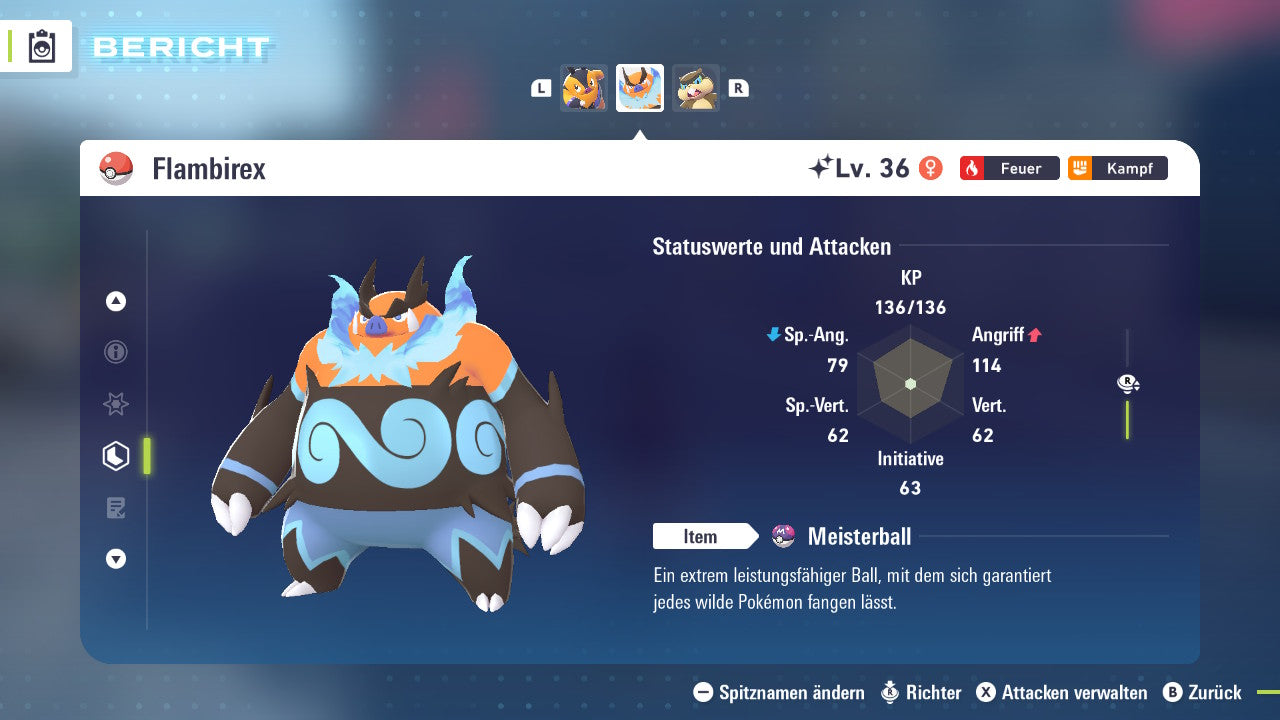1280x720 pixels.
Task: Click the shiny star icon beside Lv. 36
Action: (x=820, y=167)
